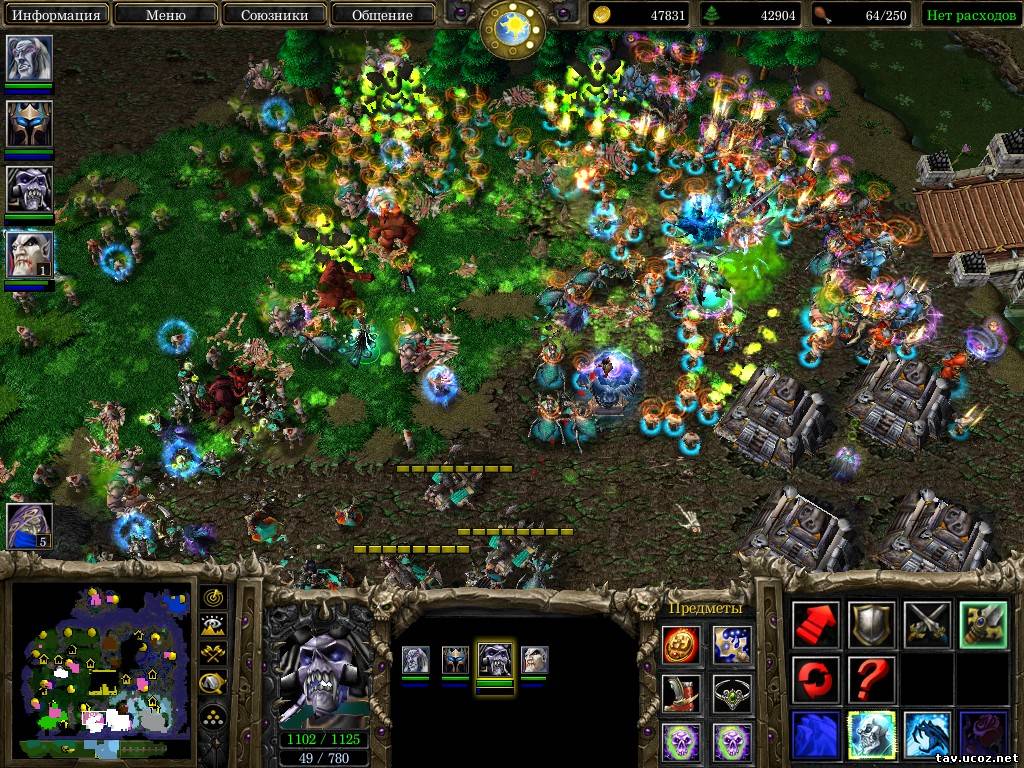This screenshot has height=768, width=1024.
Task: Open the Информация menu
Action: (56, 15)
